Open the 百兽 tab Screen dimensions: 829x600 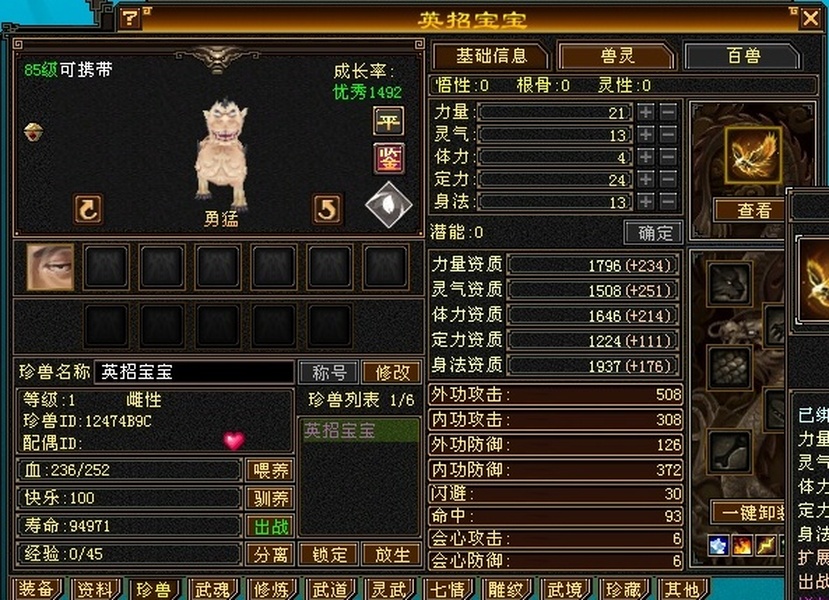click(743, 56)
